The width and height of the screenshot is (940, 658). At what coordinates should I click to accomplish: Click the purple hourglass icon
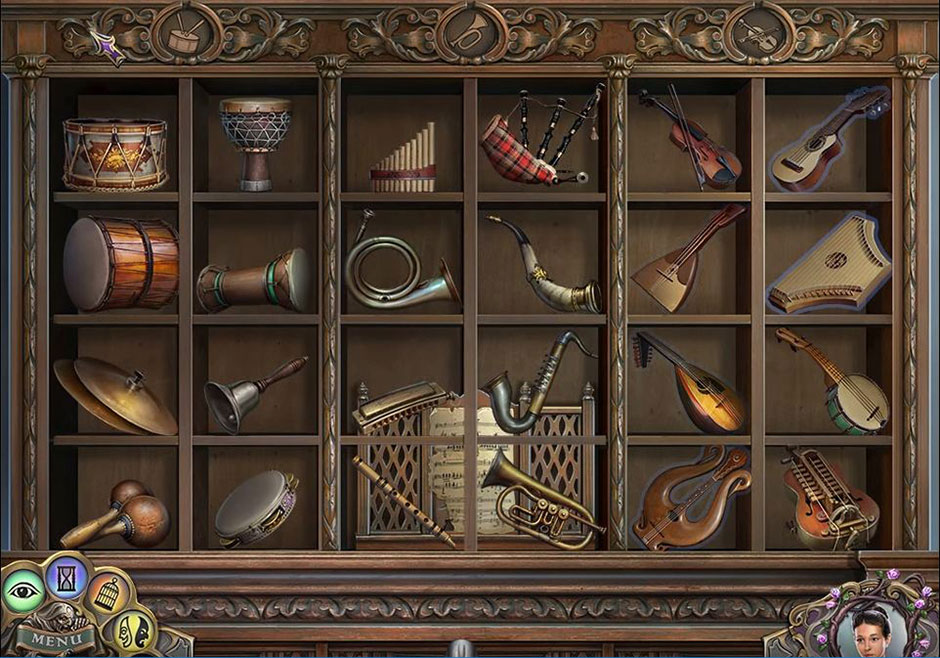(68, 579)
